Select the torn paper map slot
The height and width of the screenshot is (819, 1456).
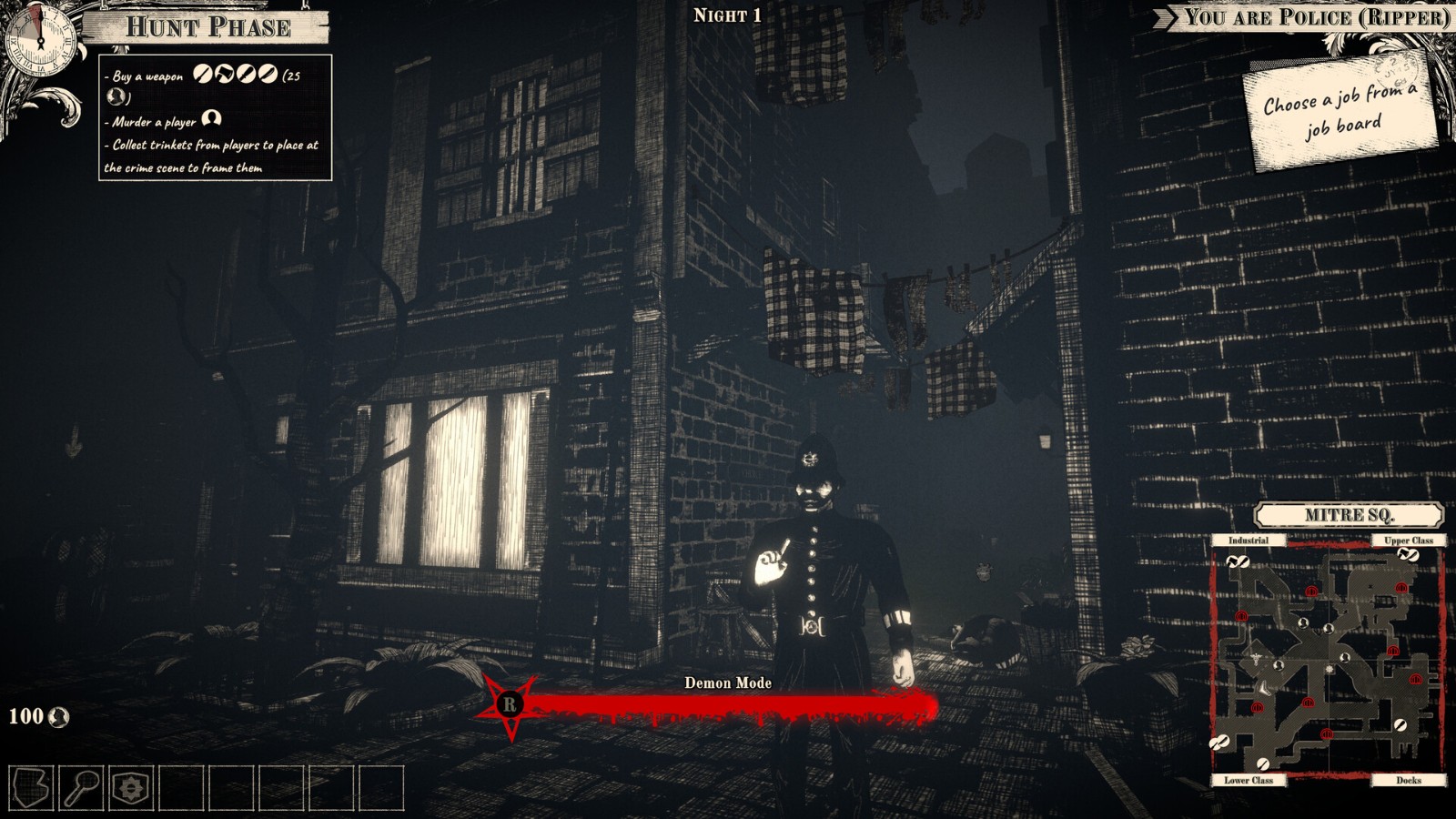[31, 787]
